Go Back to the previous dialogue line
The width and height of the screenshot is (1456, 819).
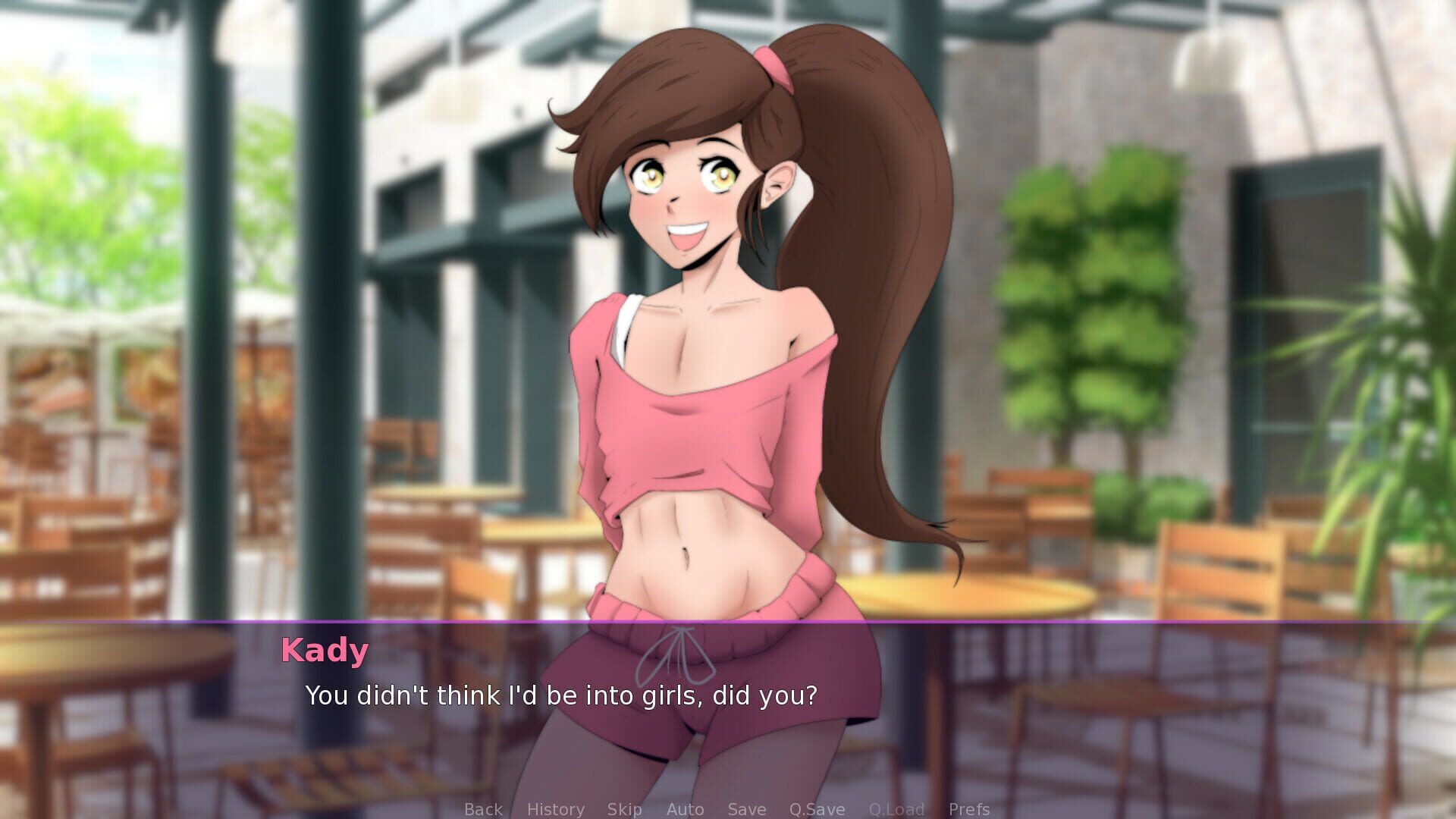483,809
